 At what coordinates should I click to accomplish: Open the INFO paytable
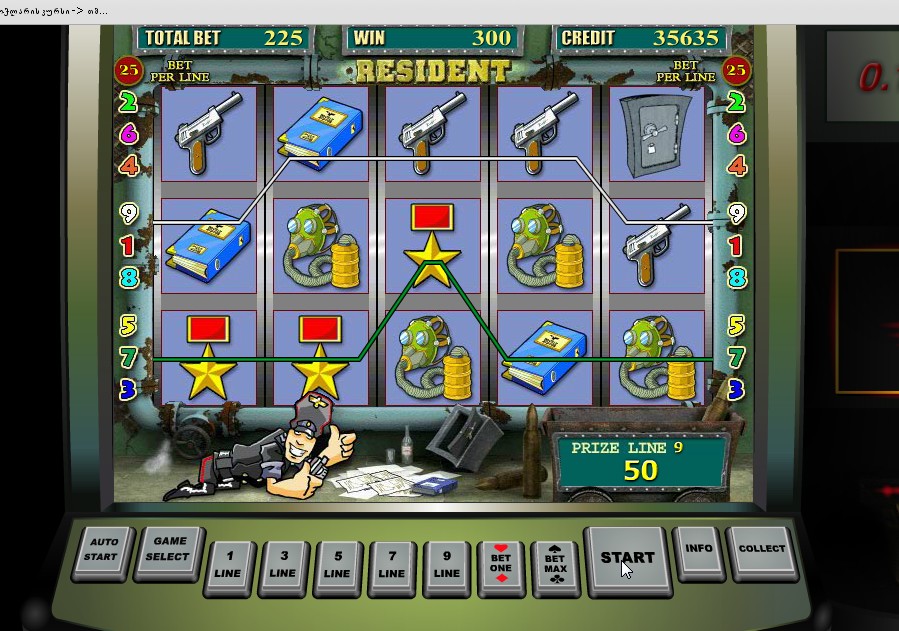coord(699,550)
